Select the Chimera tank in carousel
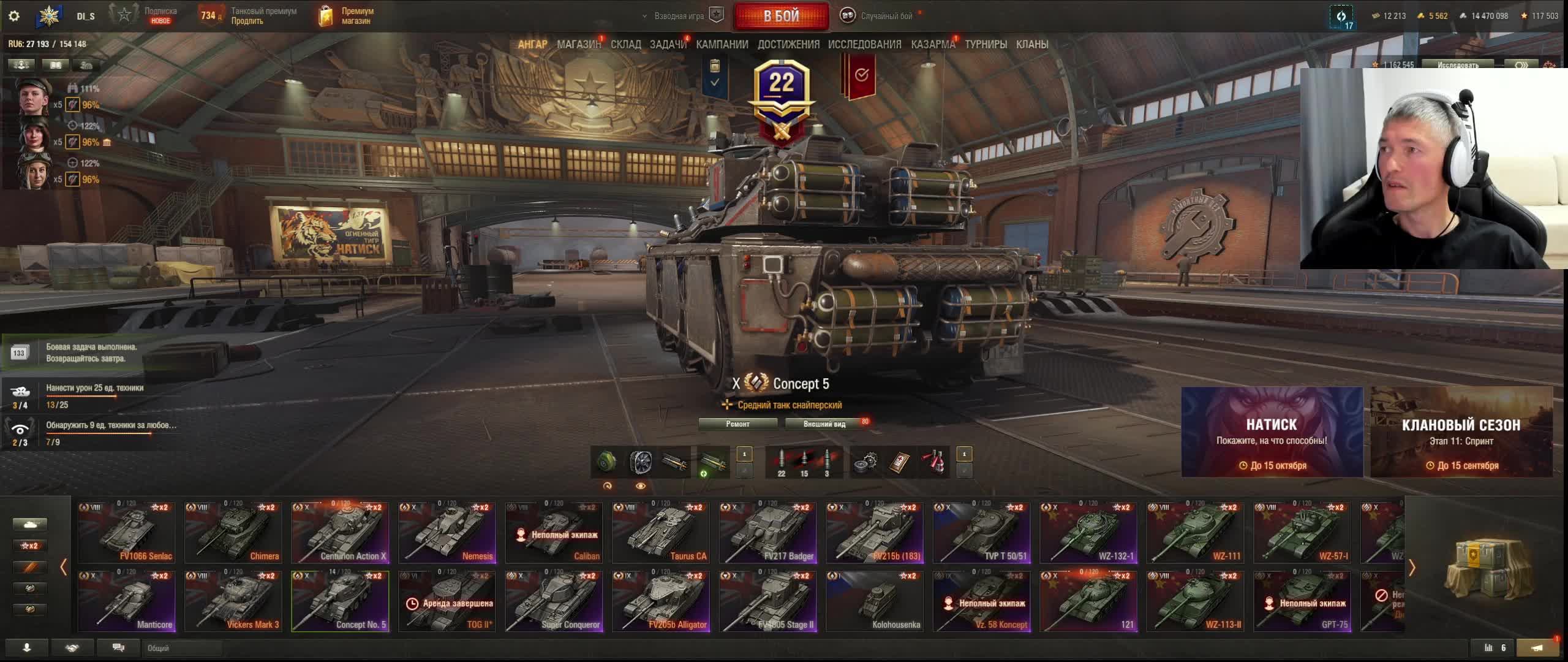 click(233, 532)
